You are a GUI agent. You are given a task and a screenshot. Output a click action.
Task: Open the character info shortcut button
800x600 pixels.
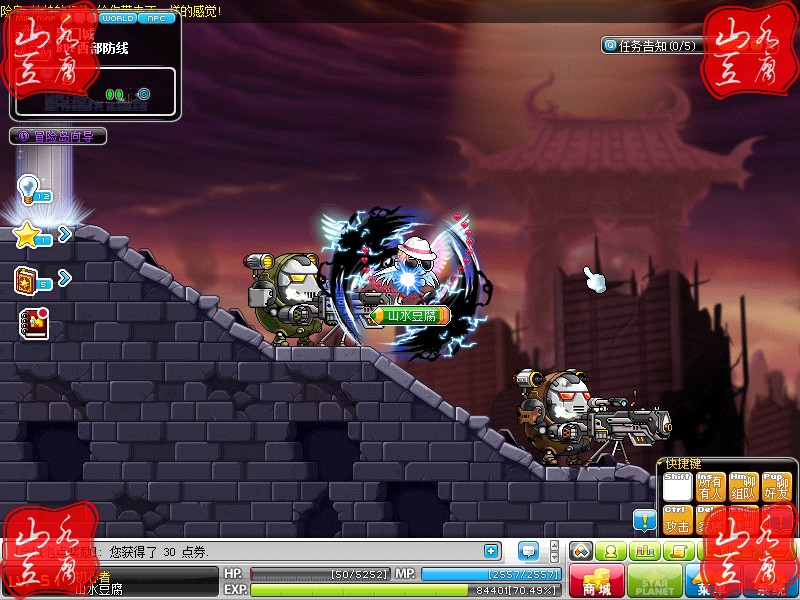click(609, 551)
